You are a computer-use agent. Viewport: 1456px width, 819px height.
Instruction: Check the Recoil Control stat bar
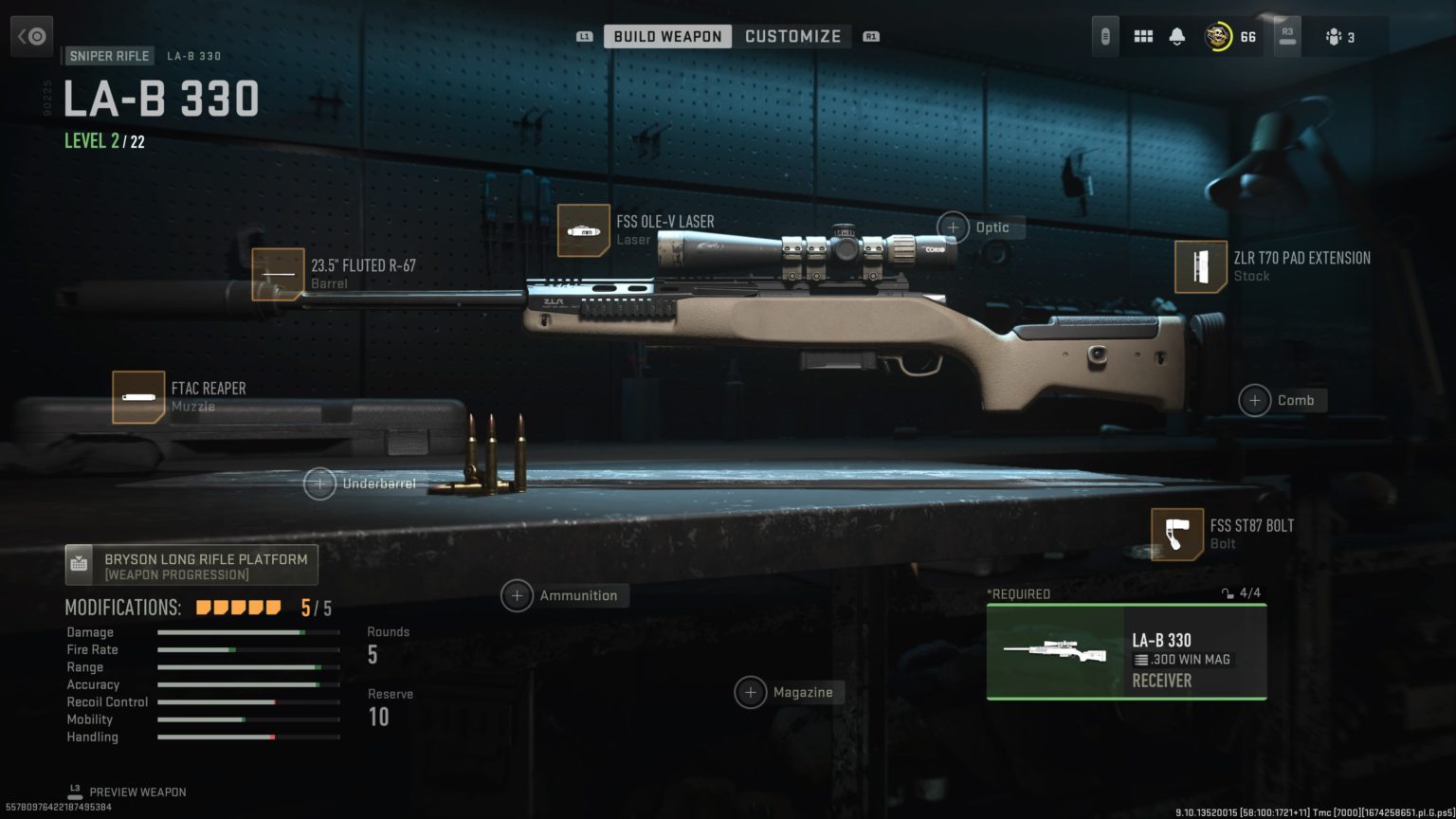248,701
